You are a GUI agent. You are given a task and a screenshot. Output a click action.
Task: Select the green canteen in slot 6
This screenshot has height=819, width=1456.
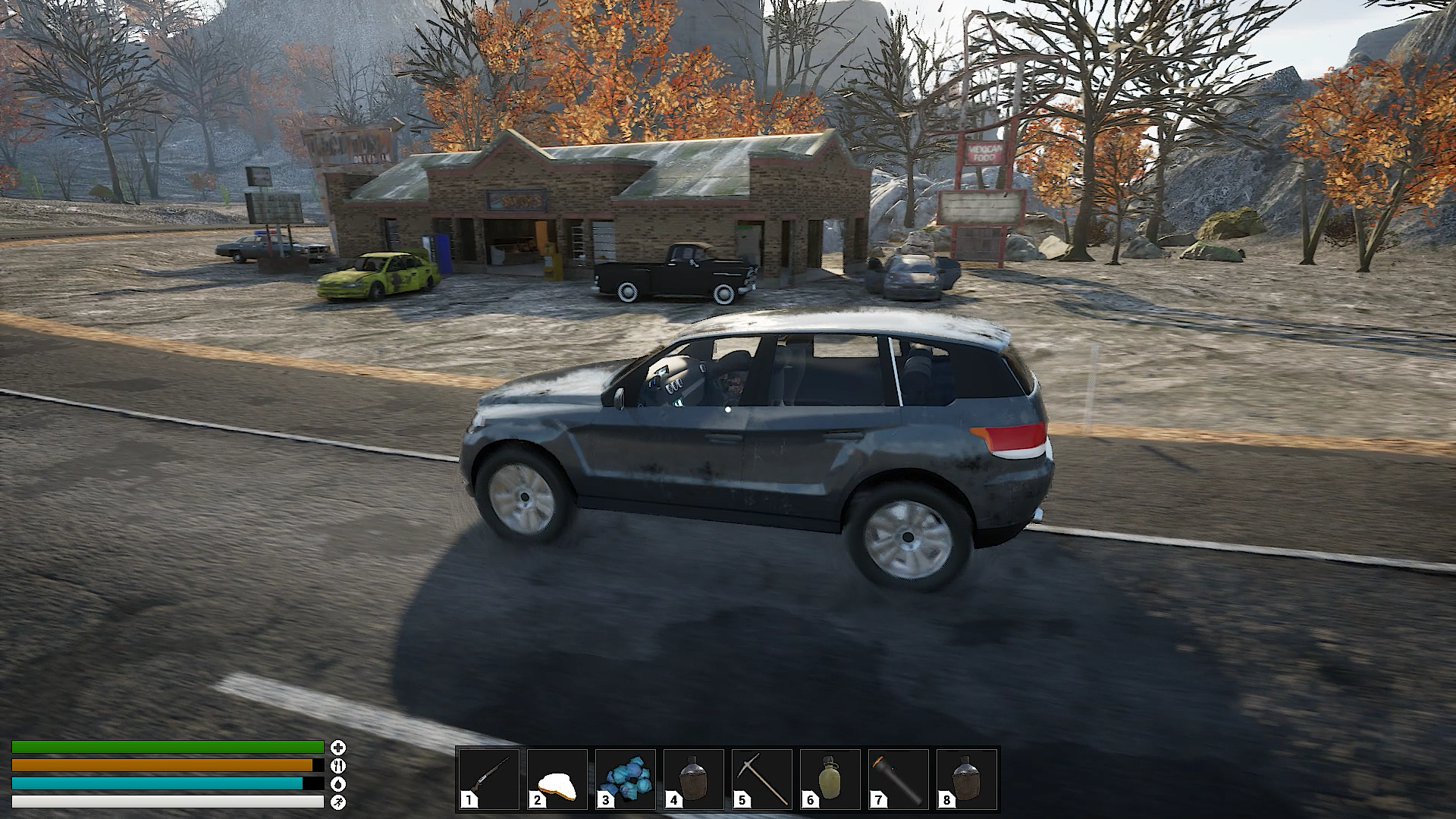[830, 779]
